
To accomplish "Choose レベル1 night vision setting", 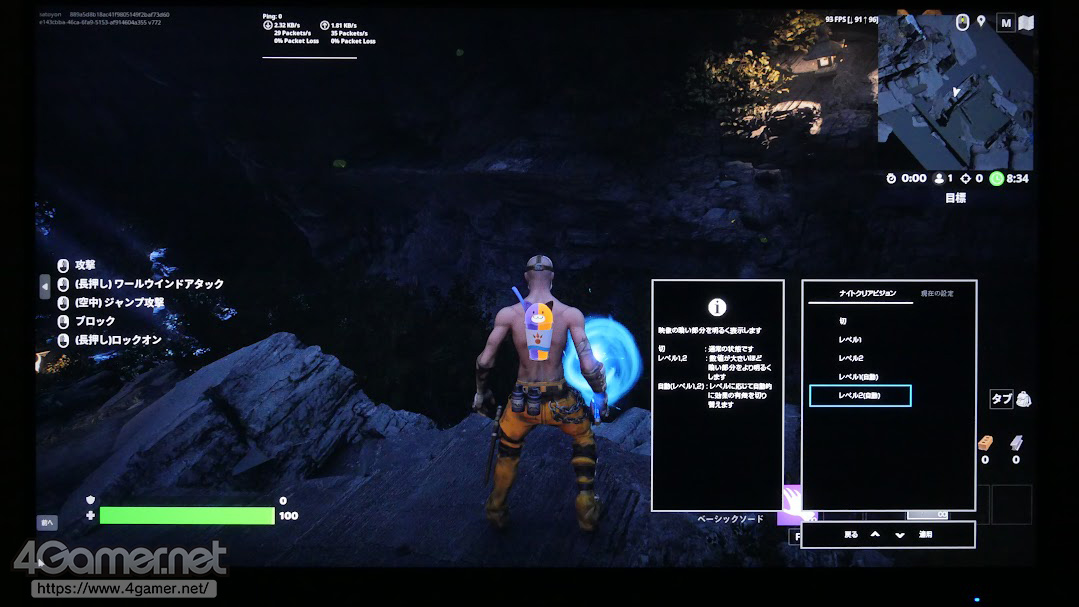I will pyautogui.click(x=850, y=340).
